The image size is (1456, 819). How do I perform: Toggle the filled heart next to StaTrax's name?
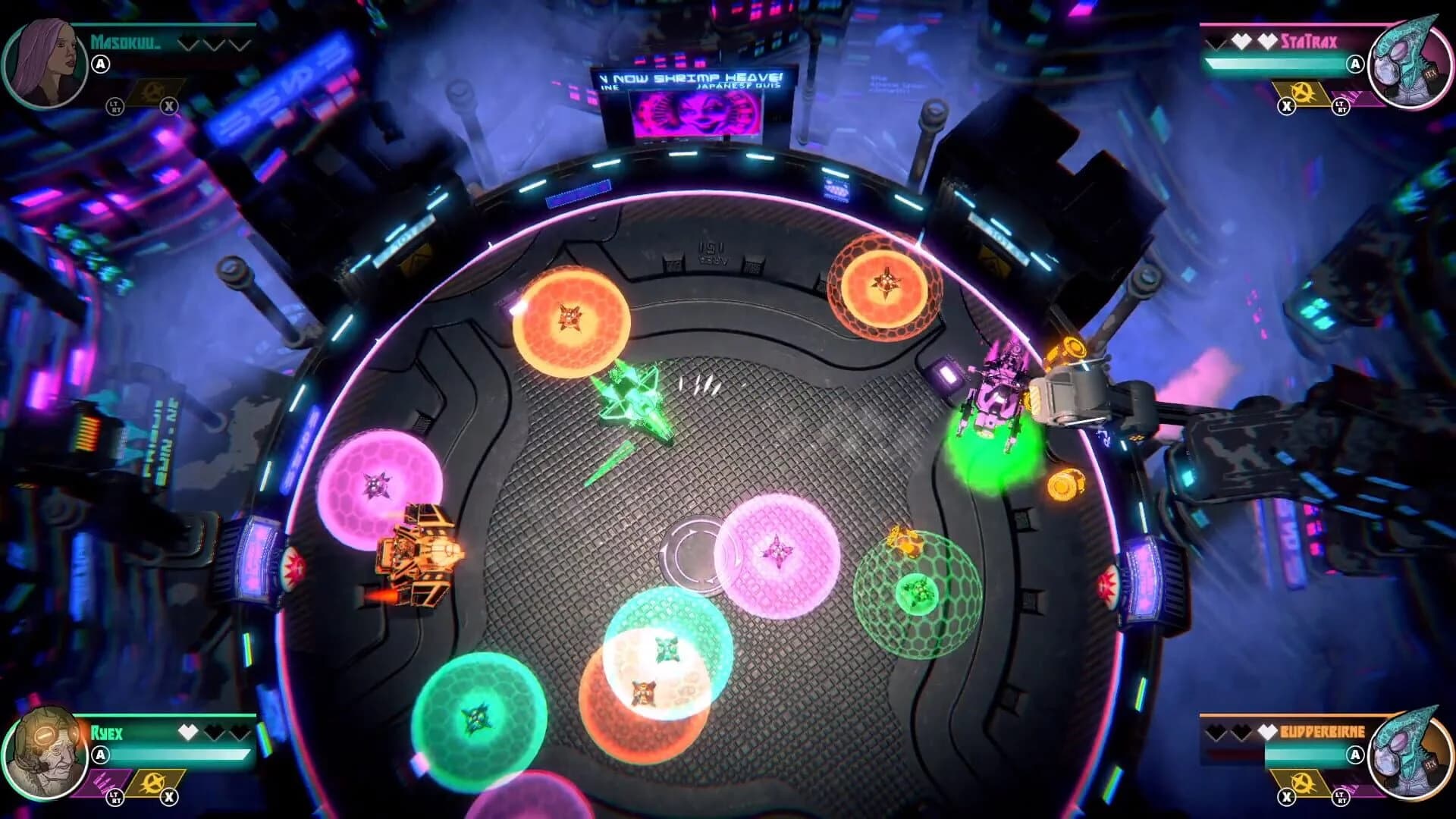pyautogui.click(x=1241, y=40)
